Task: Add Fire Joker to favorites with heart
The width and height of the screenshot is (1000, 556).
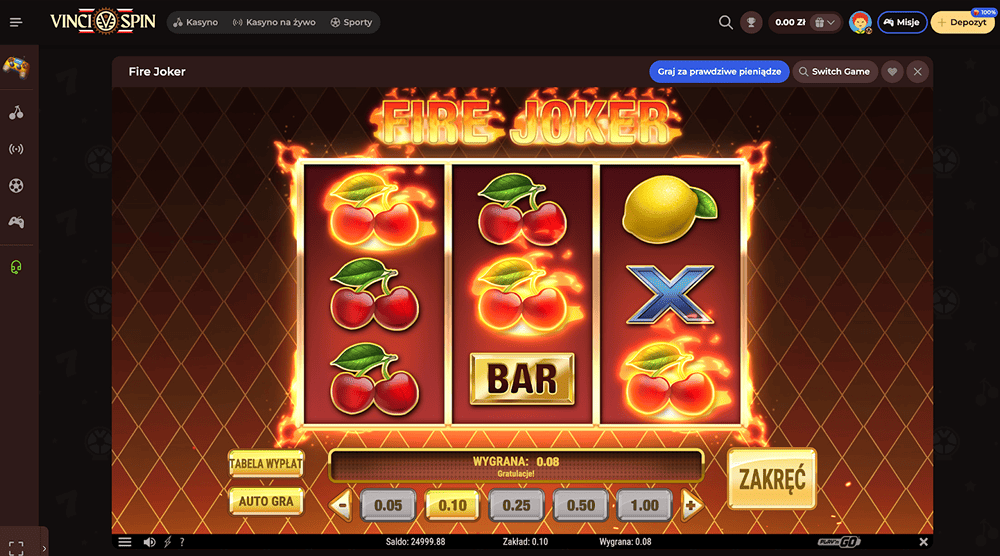Action: 893,72
